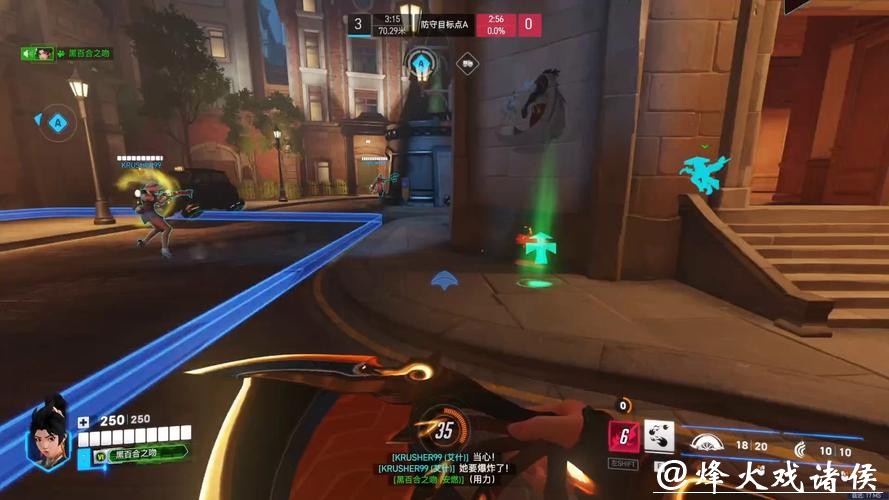Click the red team score showing 0
Viewport: 889px width, 500px height.
[529, 25]
